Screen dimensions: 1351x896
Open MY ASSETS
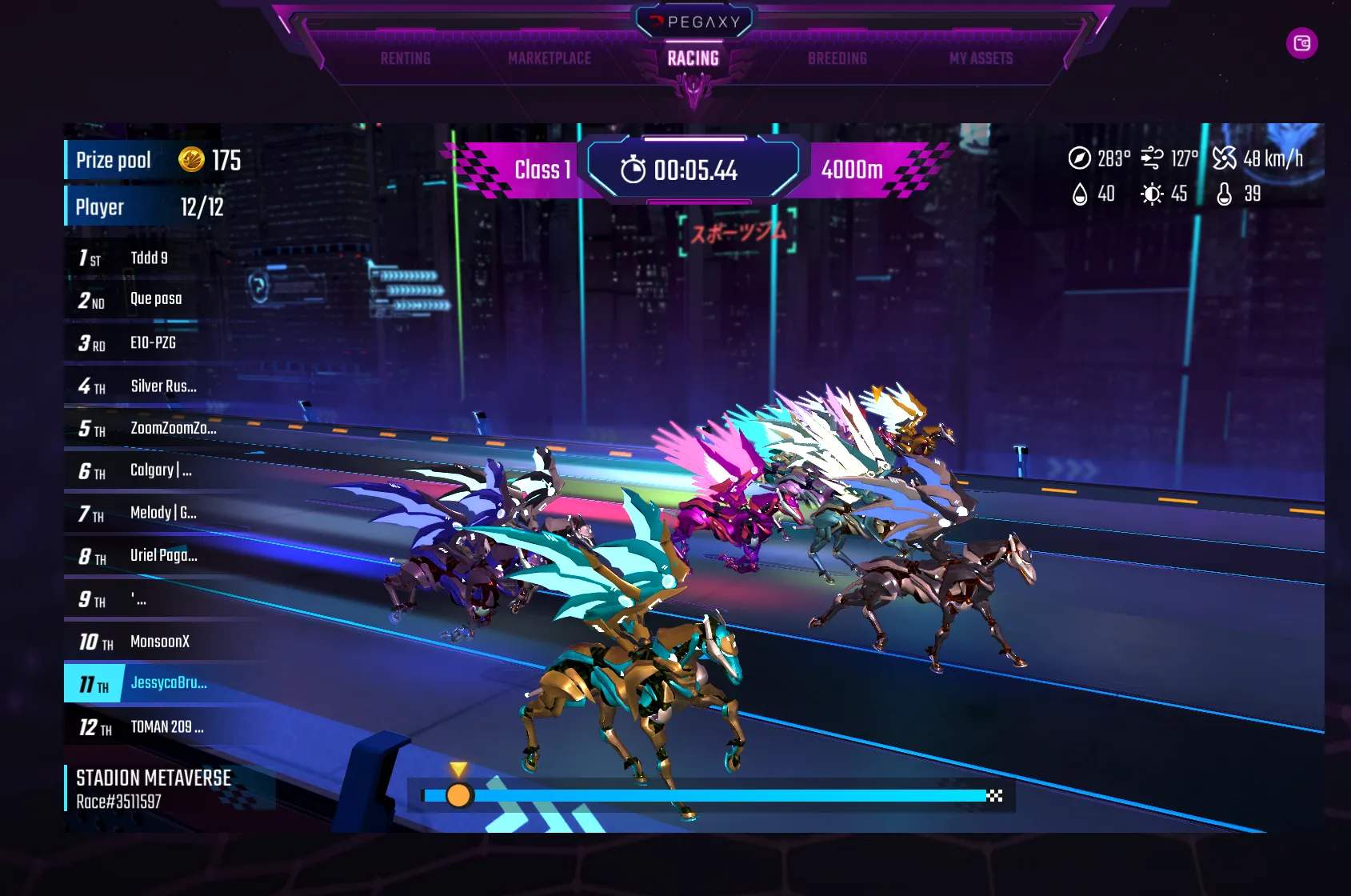click(981, 58)
